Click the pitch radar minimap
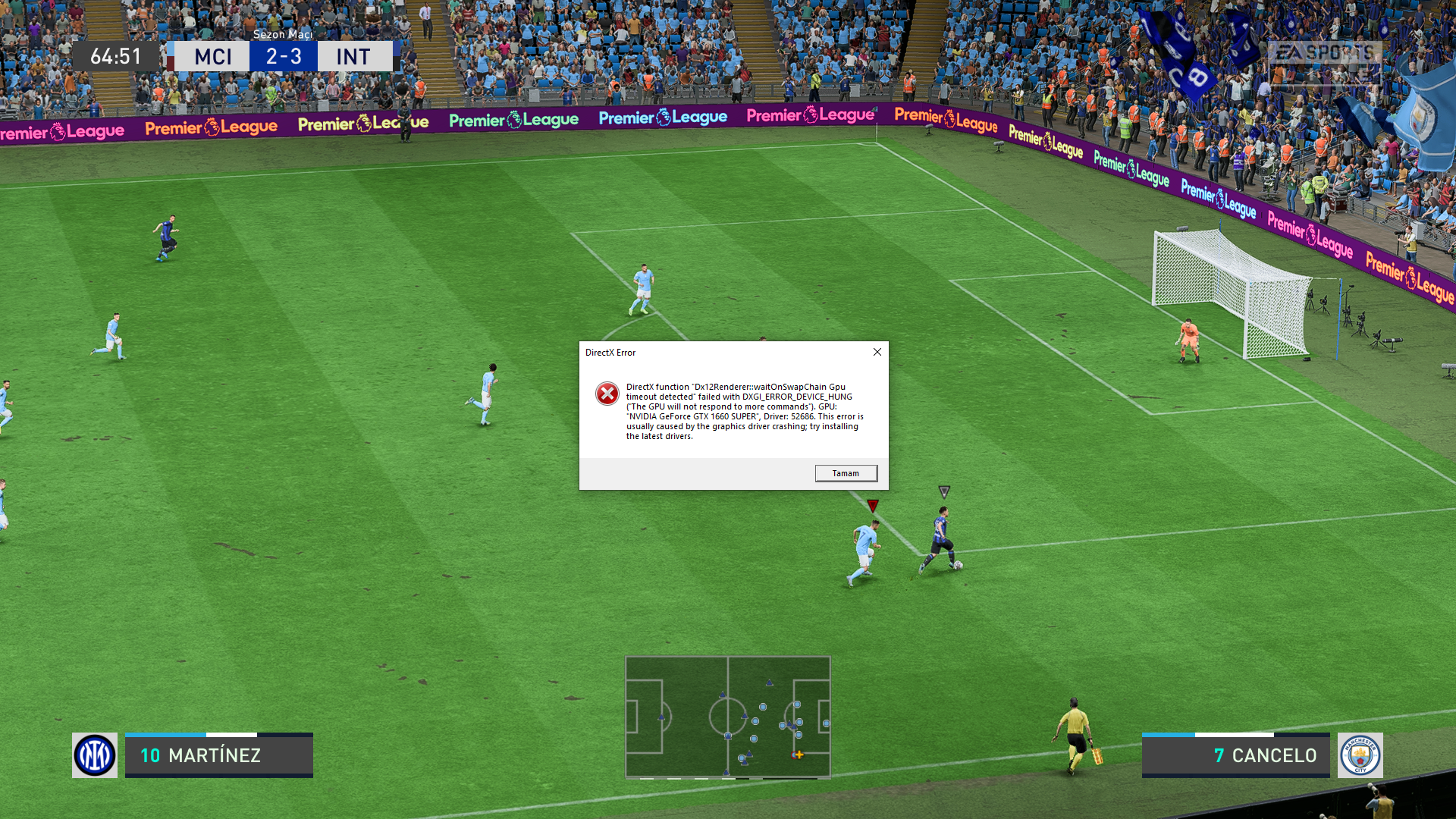 coord(727,717)
